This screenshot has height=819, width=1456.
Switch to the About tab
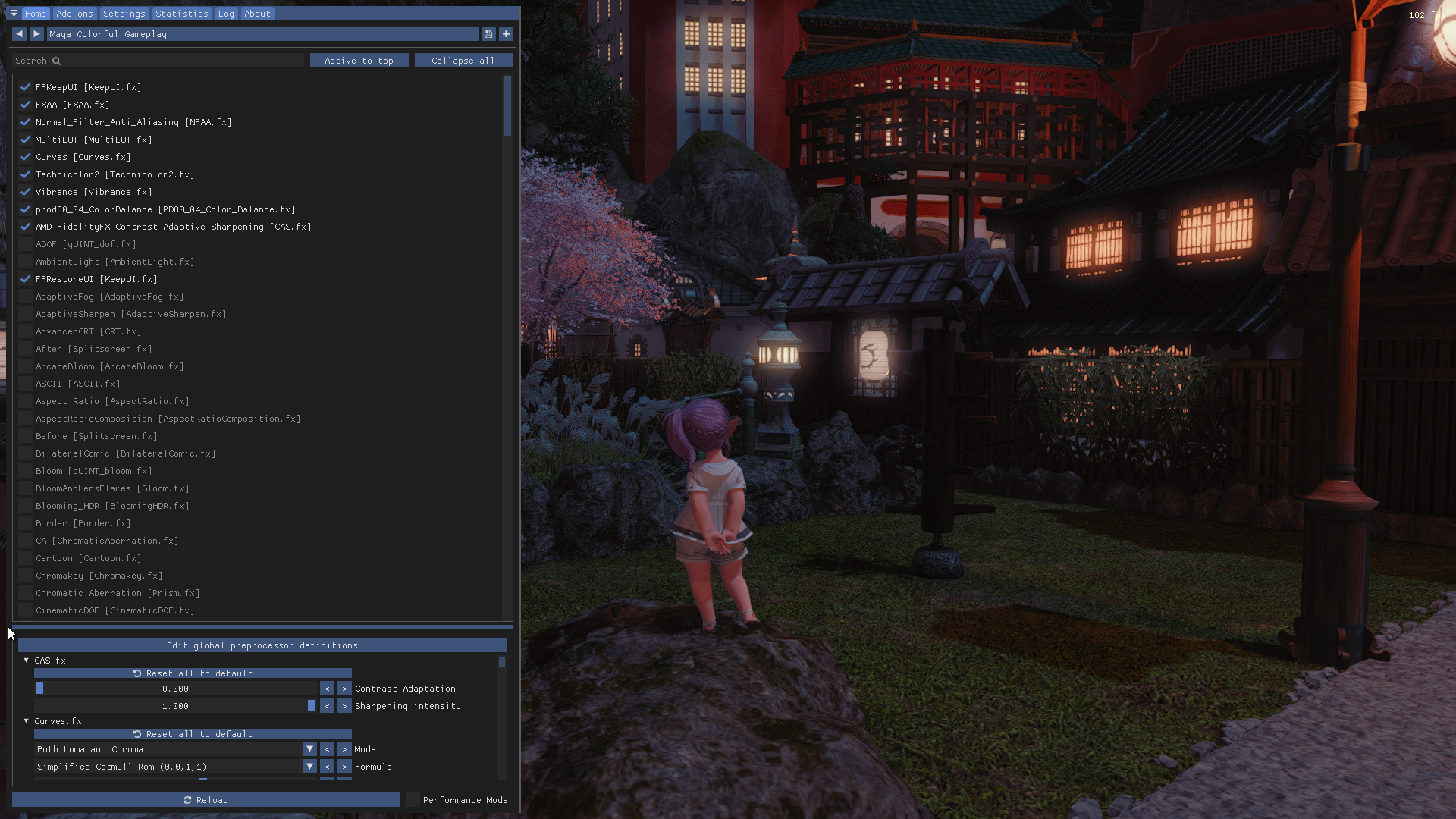pos(257,14)
